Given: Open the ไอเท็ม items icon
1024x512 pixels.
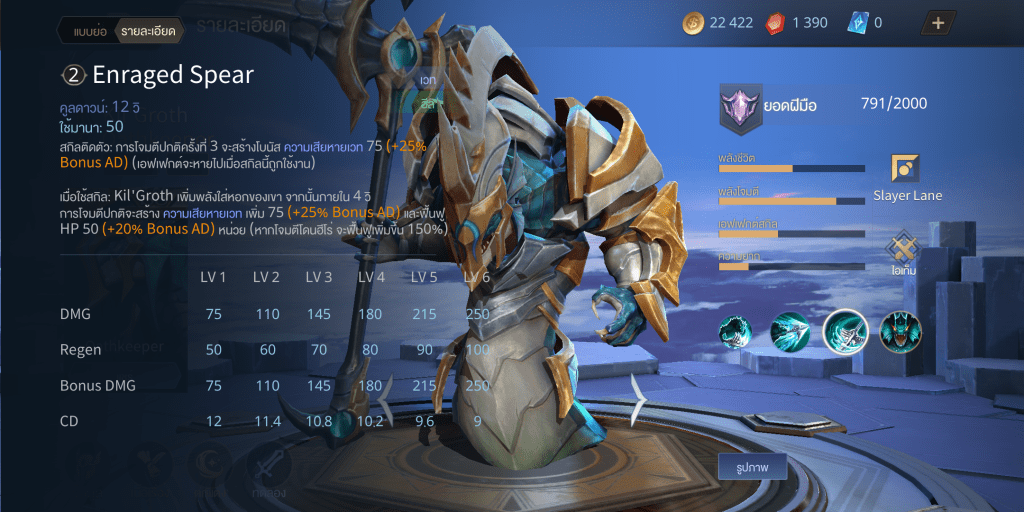Looking at the screenshot, I should click(905, 246).
